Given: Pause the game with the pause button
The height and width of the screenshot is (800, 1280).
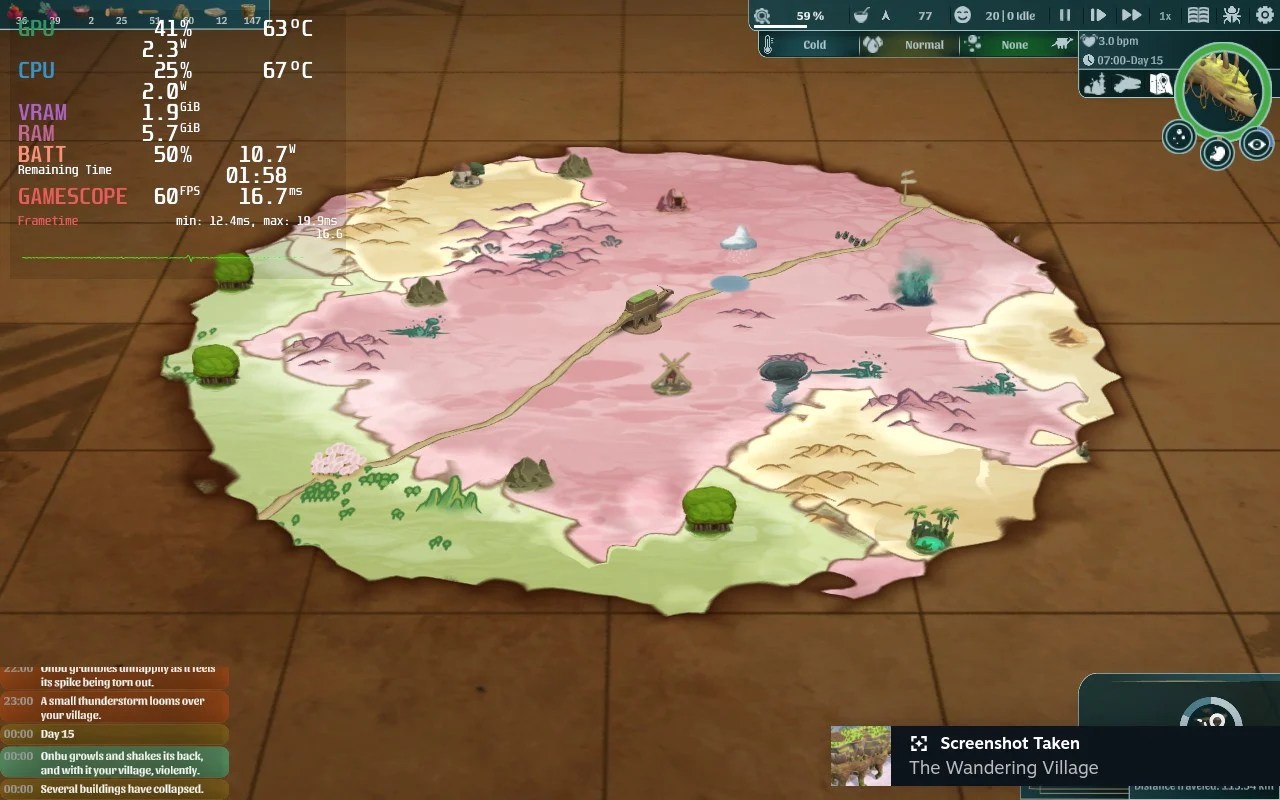Looking at the screenshot, I should pyautogui.click(x=1064, y=14).
